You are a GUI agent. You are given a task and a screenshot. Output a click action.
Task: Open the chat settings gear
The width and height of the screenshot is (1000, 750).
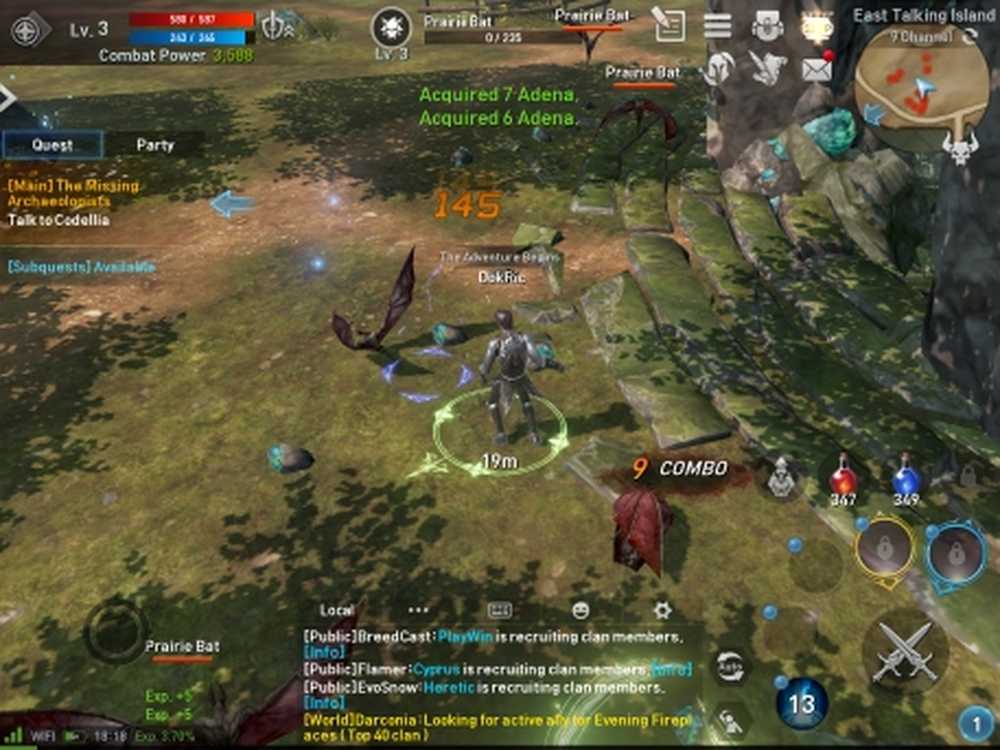[661, 610]
